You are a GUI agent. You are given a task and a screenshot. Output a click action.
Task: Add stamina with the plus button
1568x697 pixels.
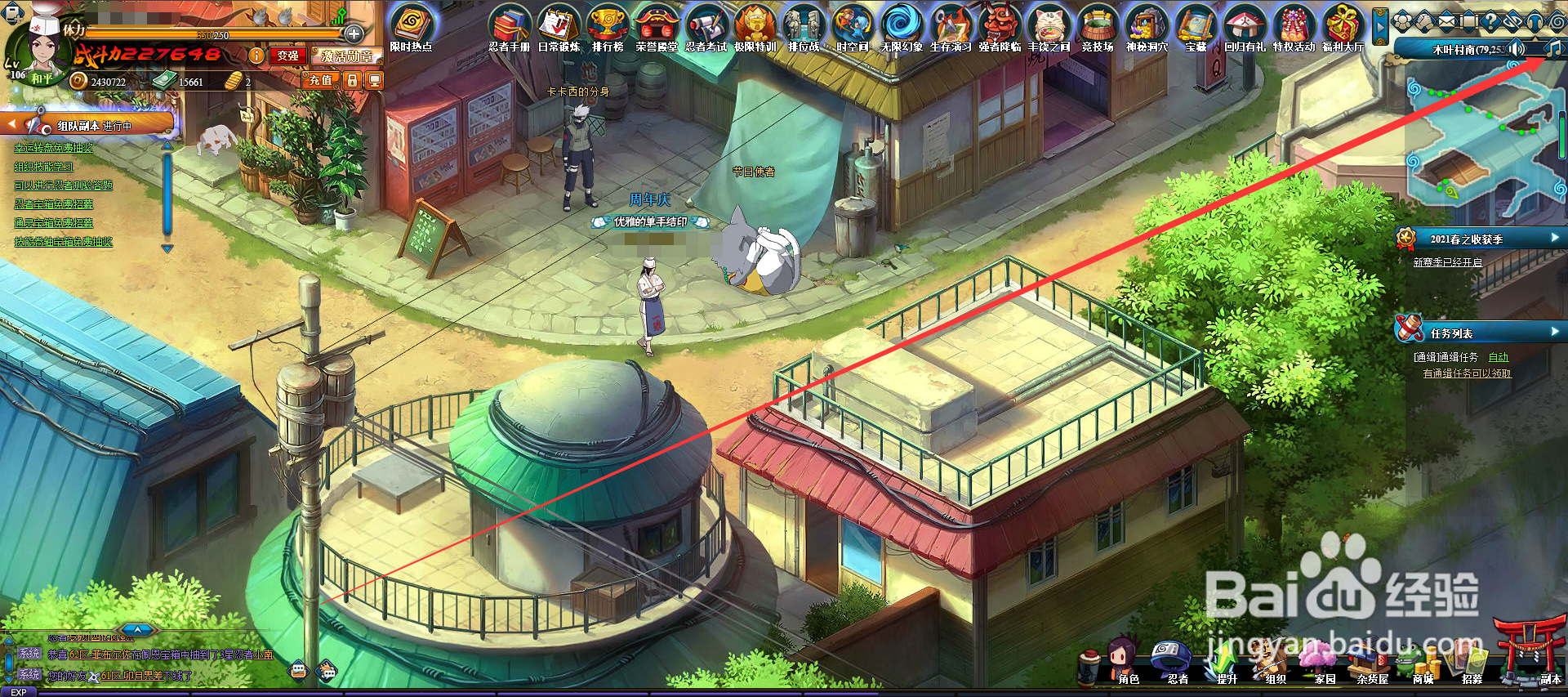[354, 34]
